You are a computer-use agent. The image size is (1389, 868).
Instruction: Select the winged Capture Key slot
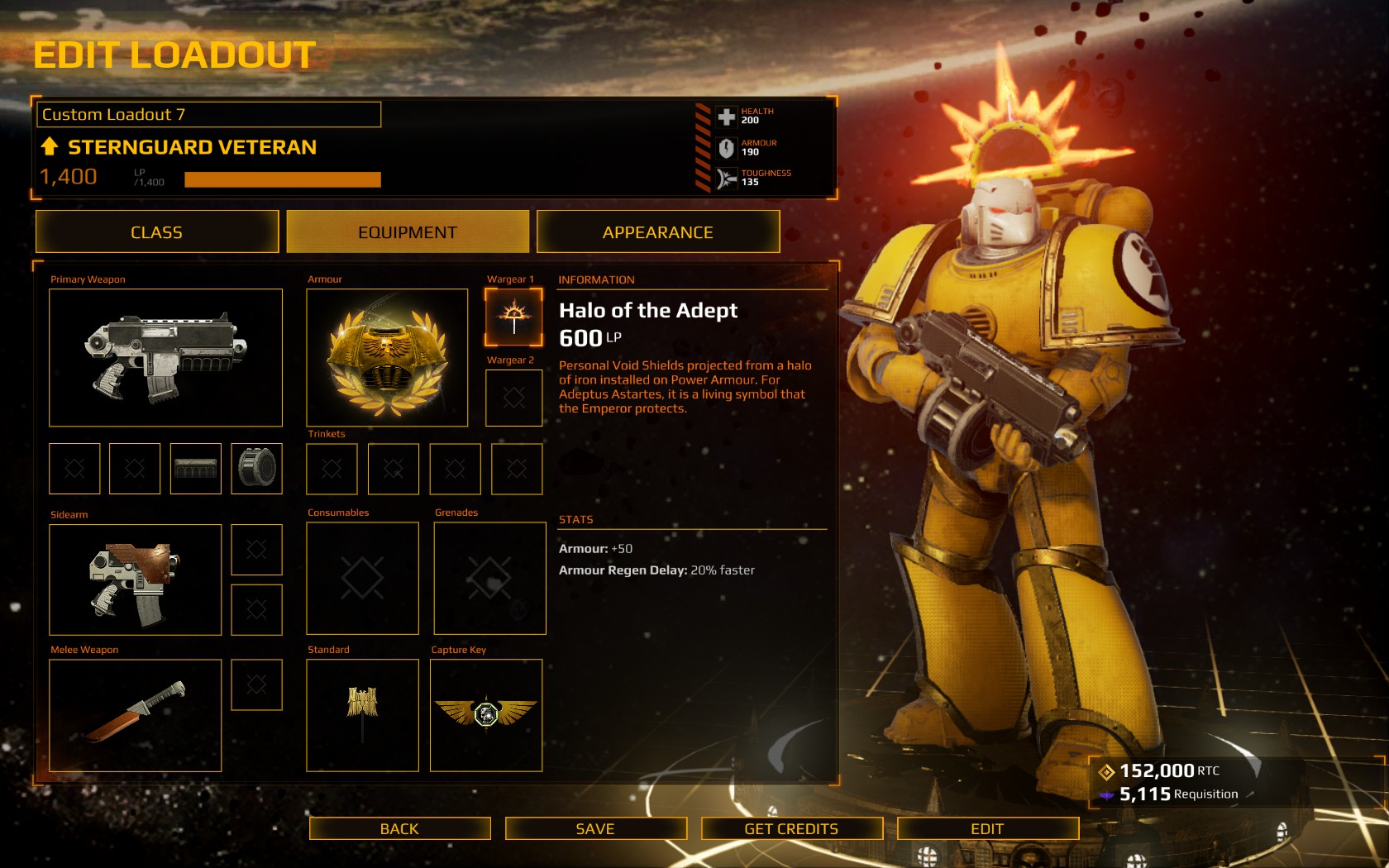tap(486, 715)
